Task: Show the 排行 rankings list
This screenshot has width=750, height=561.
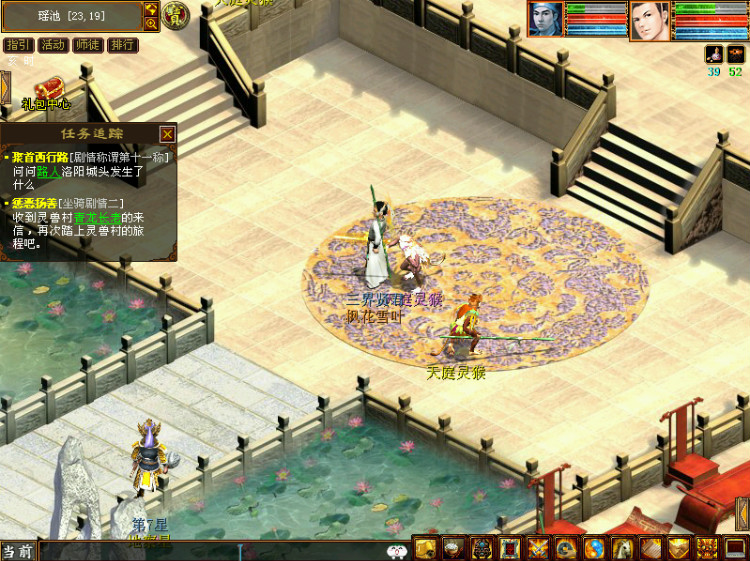Action: click(x=122, y=45)
